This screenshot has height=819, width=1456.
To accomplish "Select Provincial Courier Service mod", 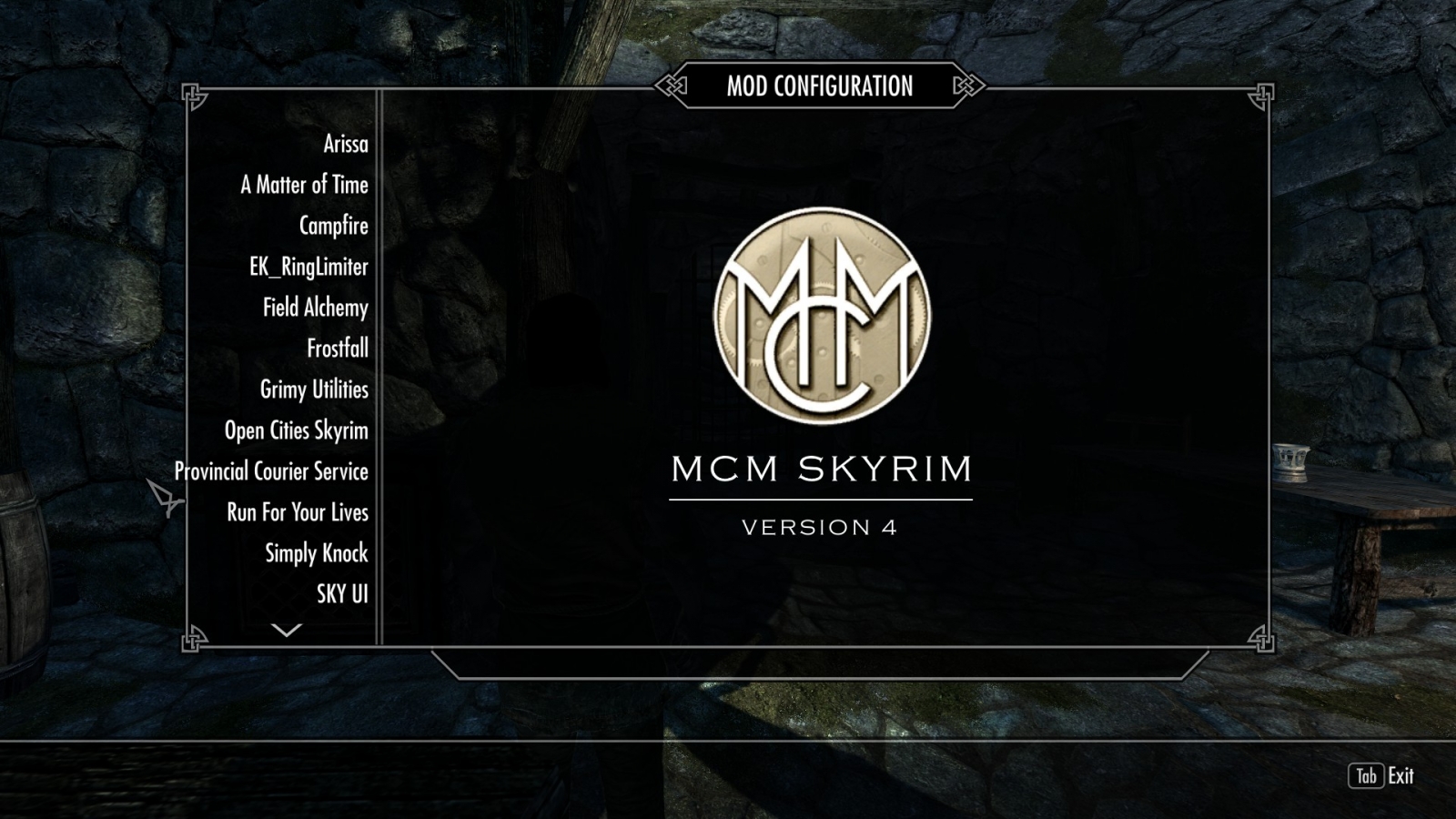I will tap(271, 471).
